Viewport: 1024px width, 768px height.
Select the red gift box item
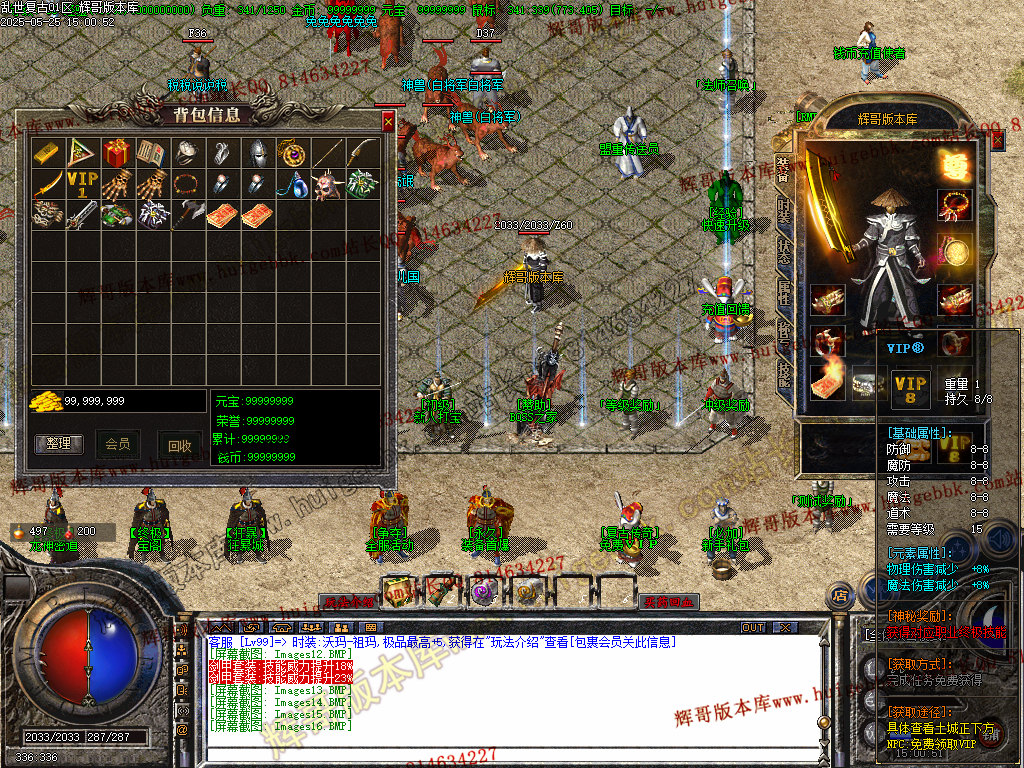point(115,153)
